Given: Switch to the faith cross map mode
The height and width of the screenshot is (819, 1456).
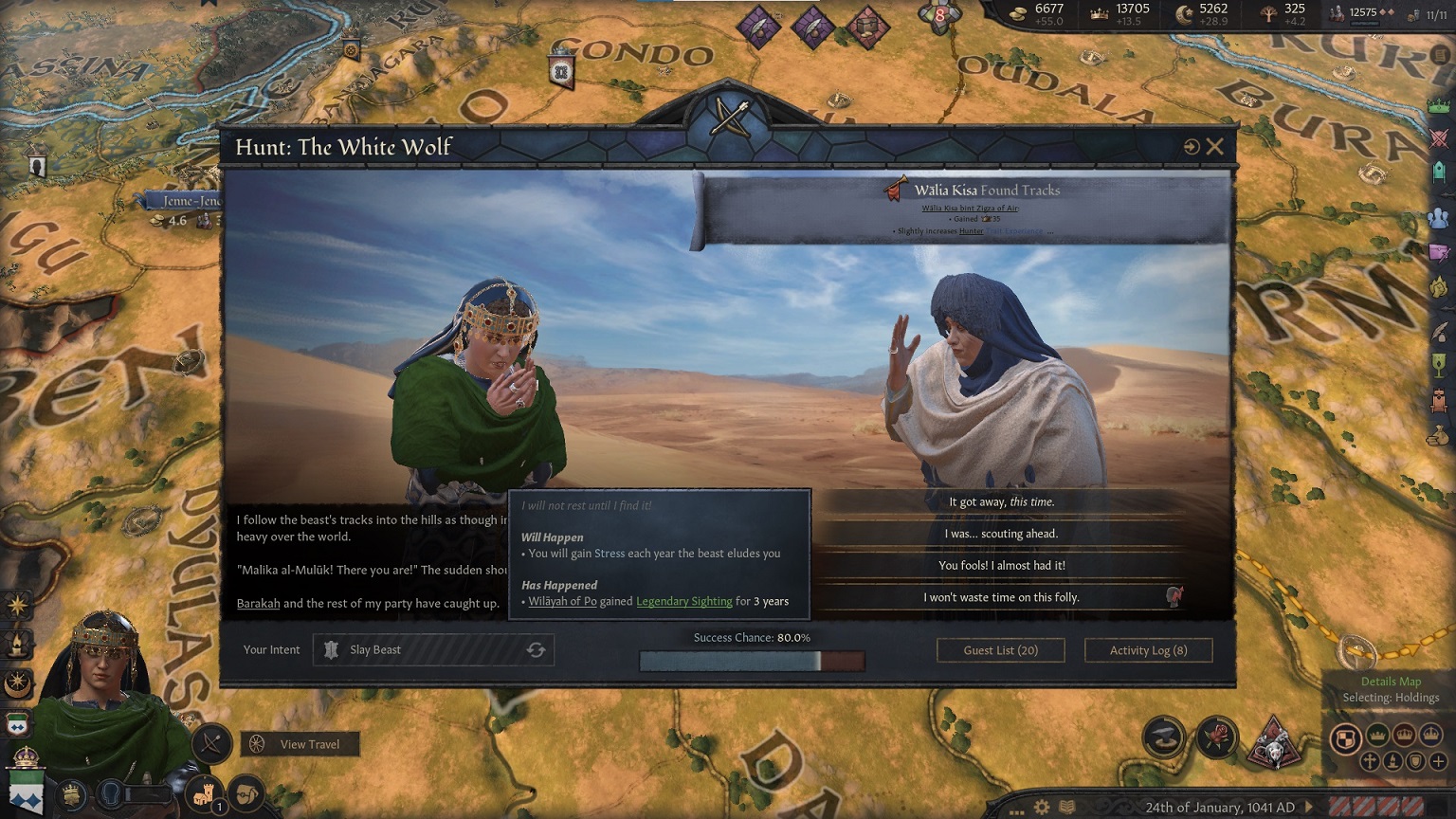Looking at the screenshot, I should pos(1369,760).
